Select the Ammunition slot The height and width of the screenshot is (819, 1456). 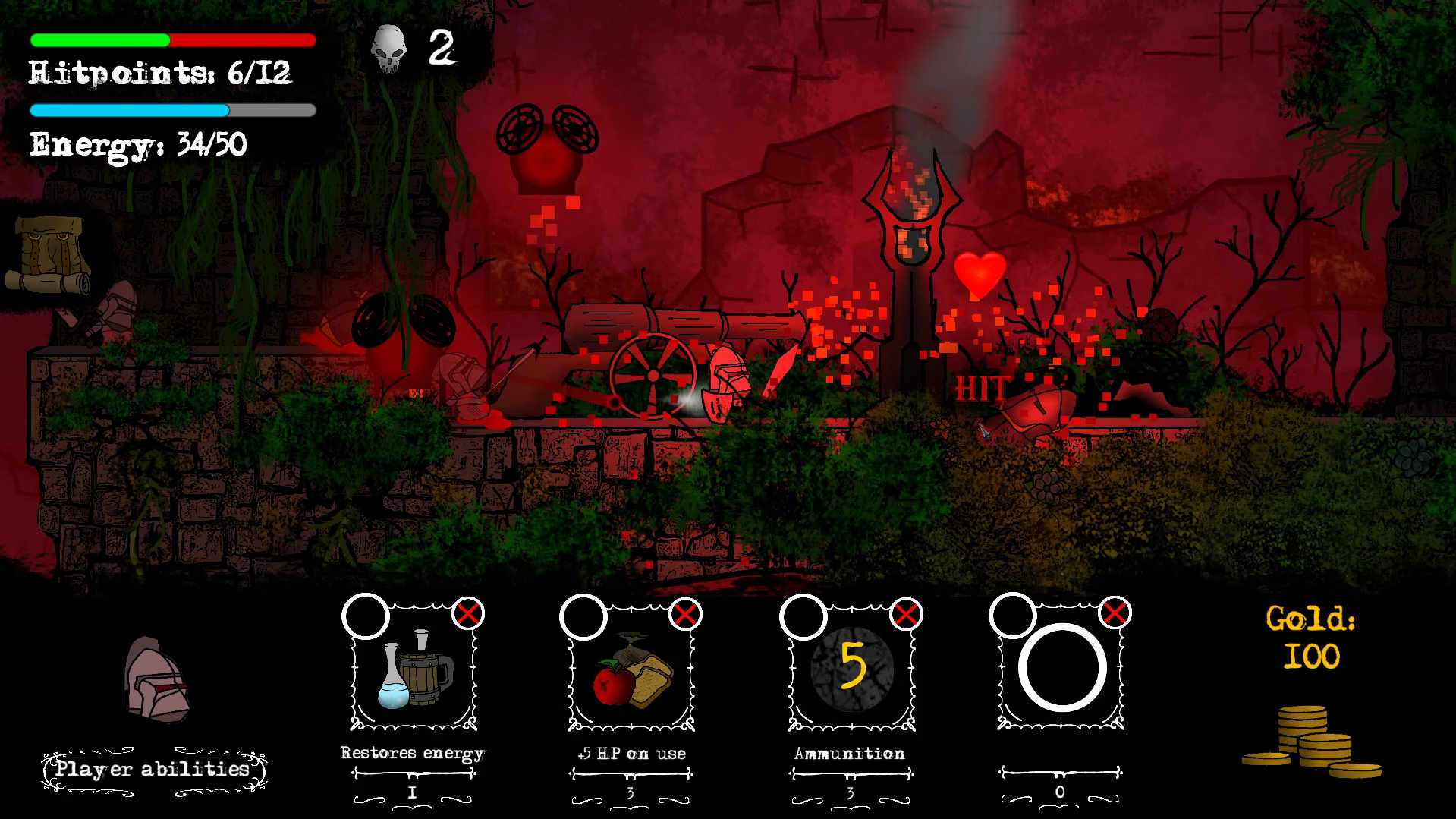[850, 669]
